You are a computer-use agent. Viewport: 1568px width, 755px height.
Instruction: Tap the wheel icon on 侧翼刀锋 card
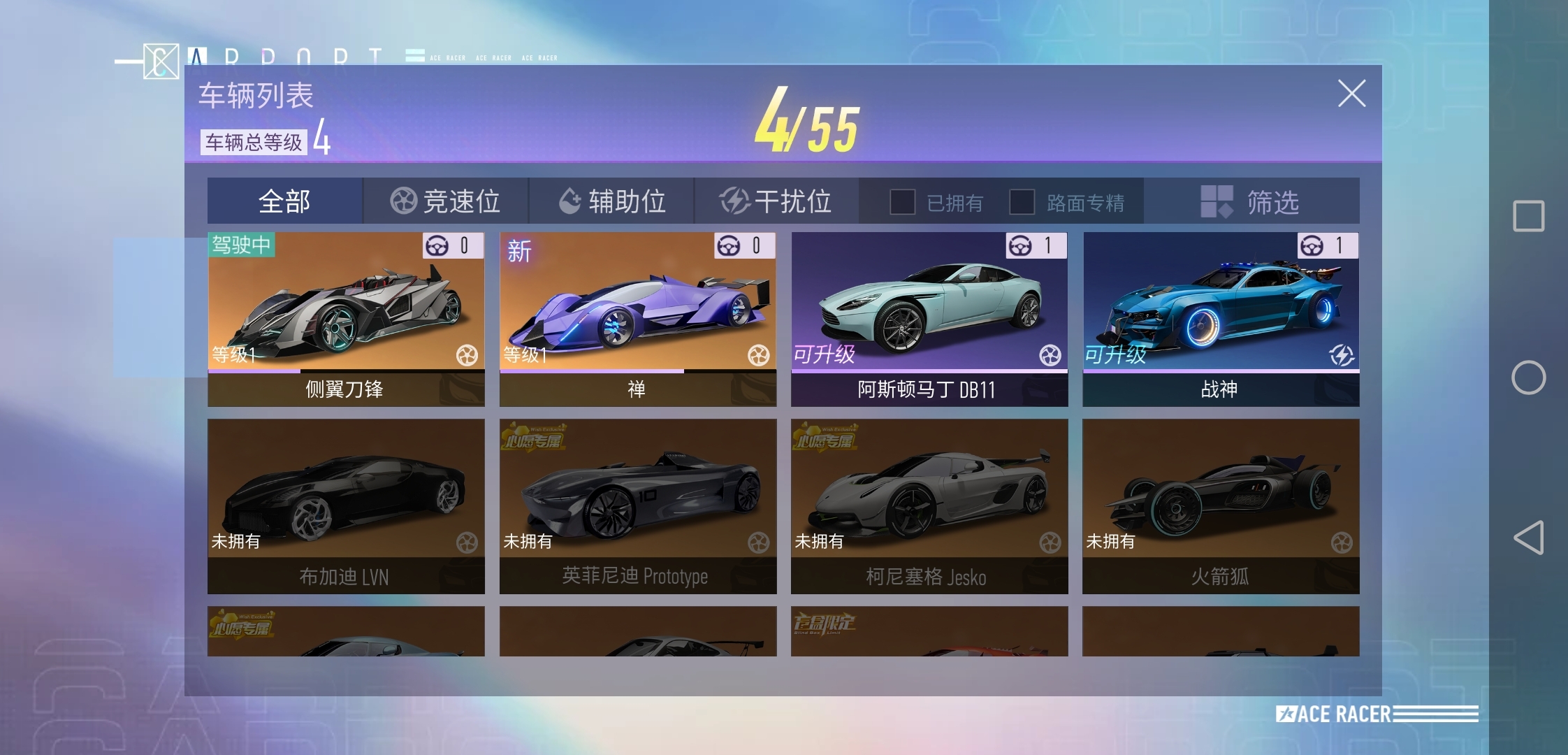[x=467, y=356]
